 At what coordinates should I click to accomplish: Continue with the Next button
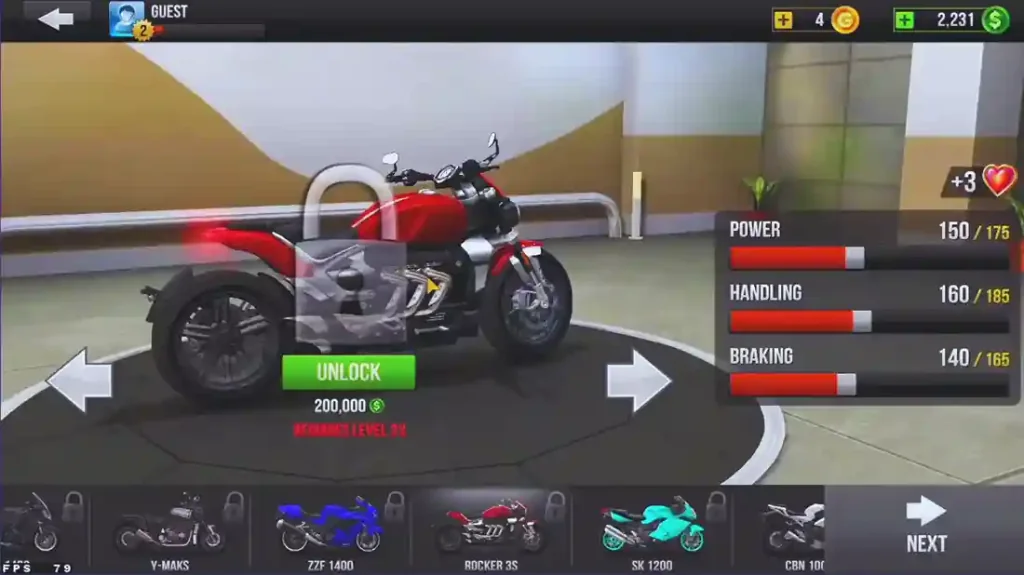click(925, 527)
